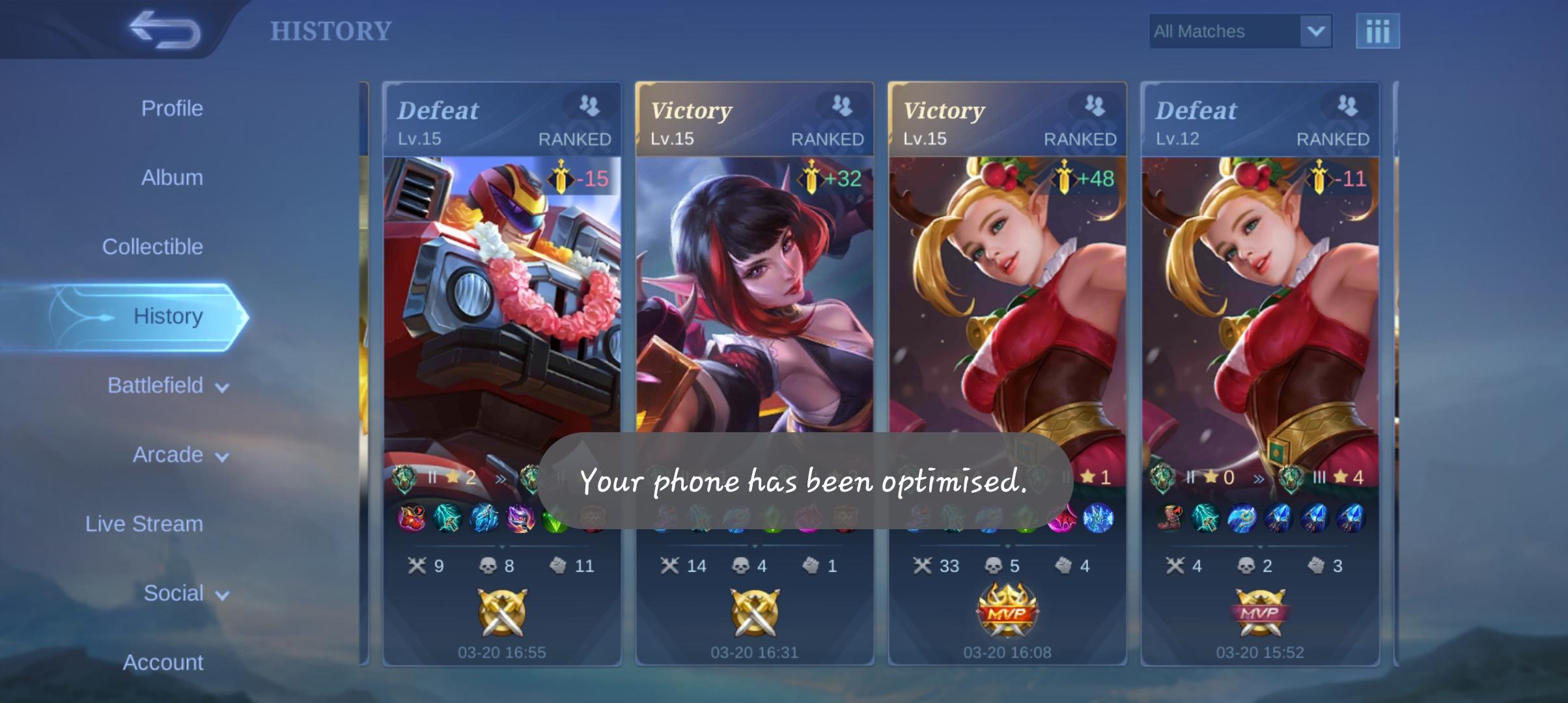Click the gold medal on the 16:31 Victory card

755,612
